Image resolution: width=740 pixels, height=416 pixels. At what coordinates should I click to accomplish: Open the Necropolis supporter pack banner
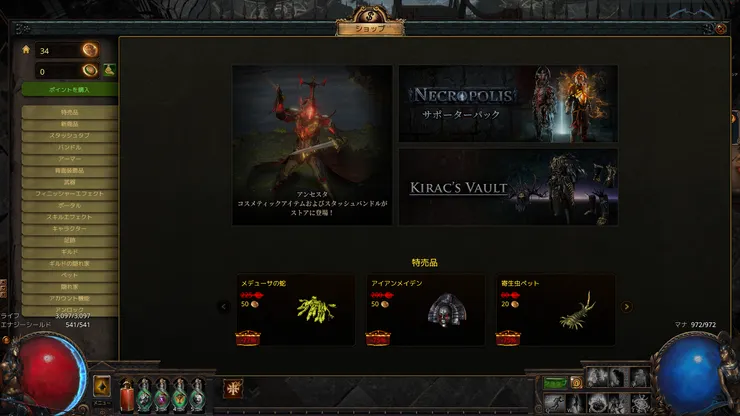click(x=508, y=104)
